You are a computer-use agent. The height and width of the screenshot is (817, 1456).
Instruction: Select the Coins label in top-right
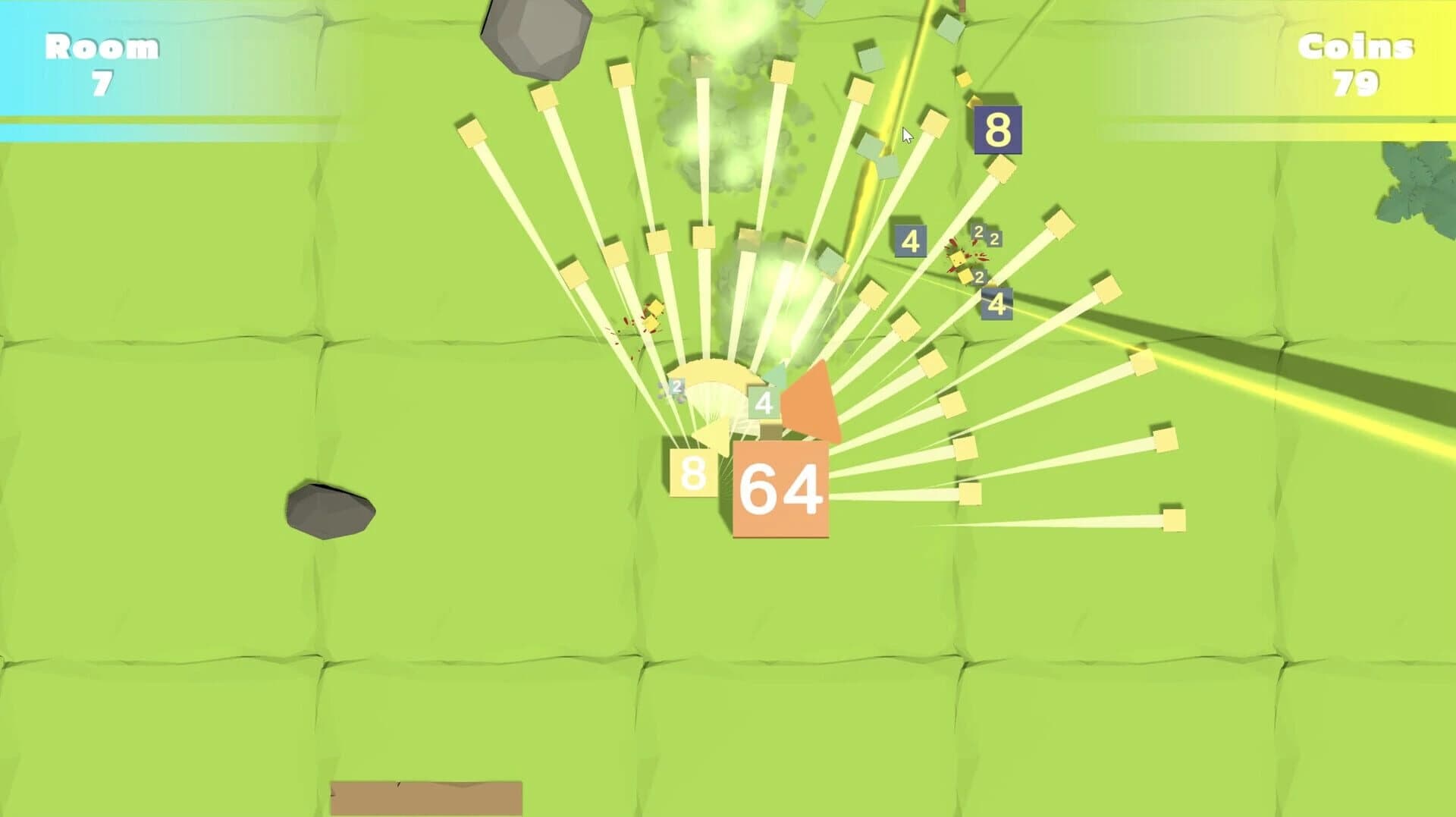[x=1355, y=47]
